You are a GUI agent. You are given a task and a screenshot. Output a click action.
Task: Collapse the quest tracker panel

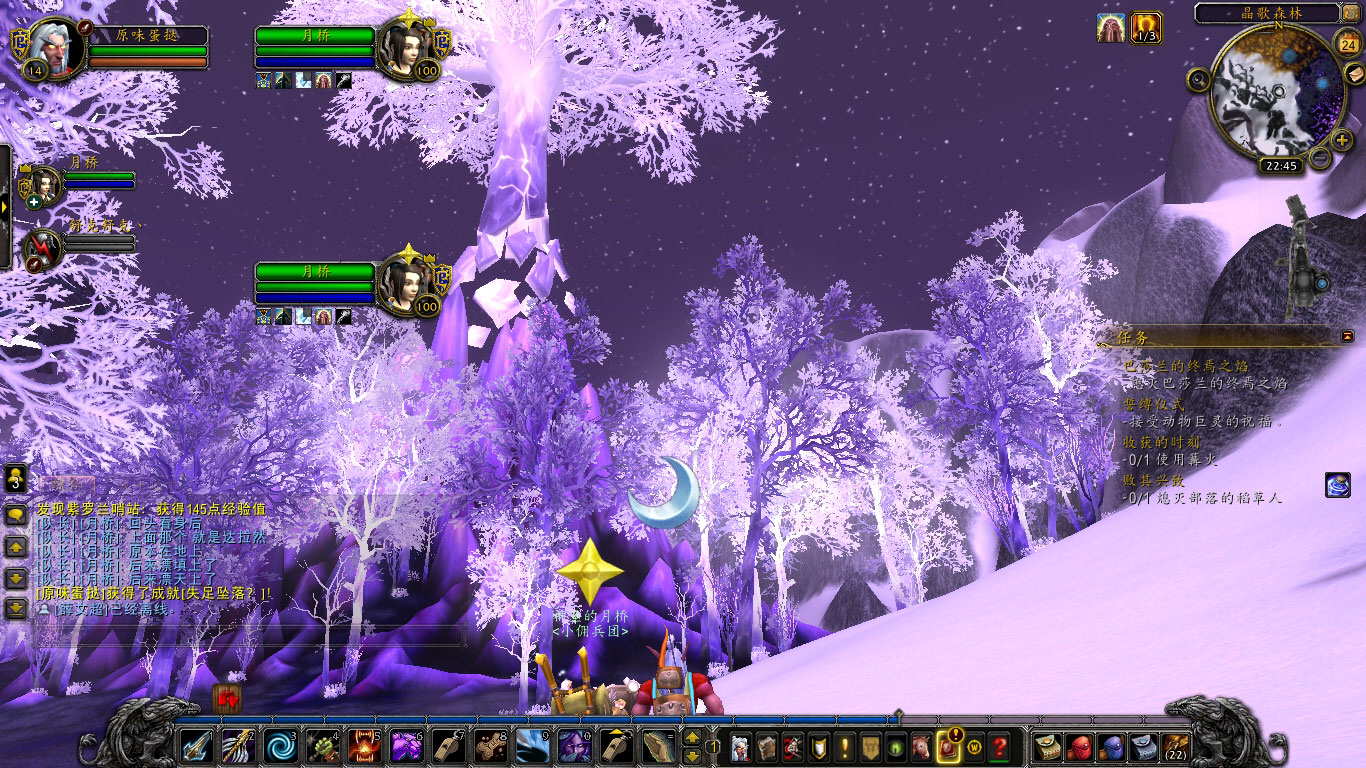coord(1347,337)
